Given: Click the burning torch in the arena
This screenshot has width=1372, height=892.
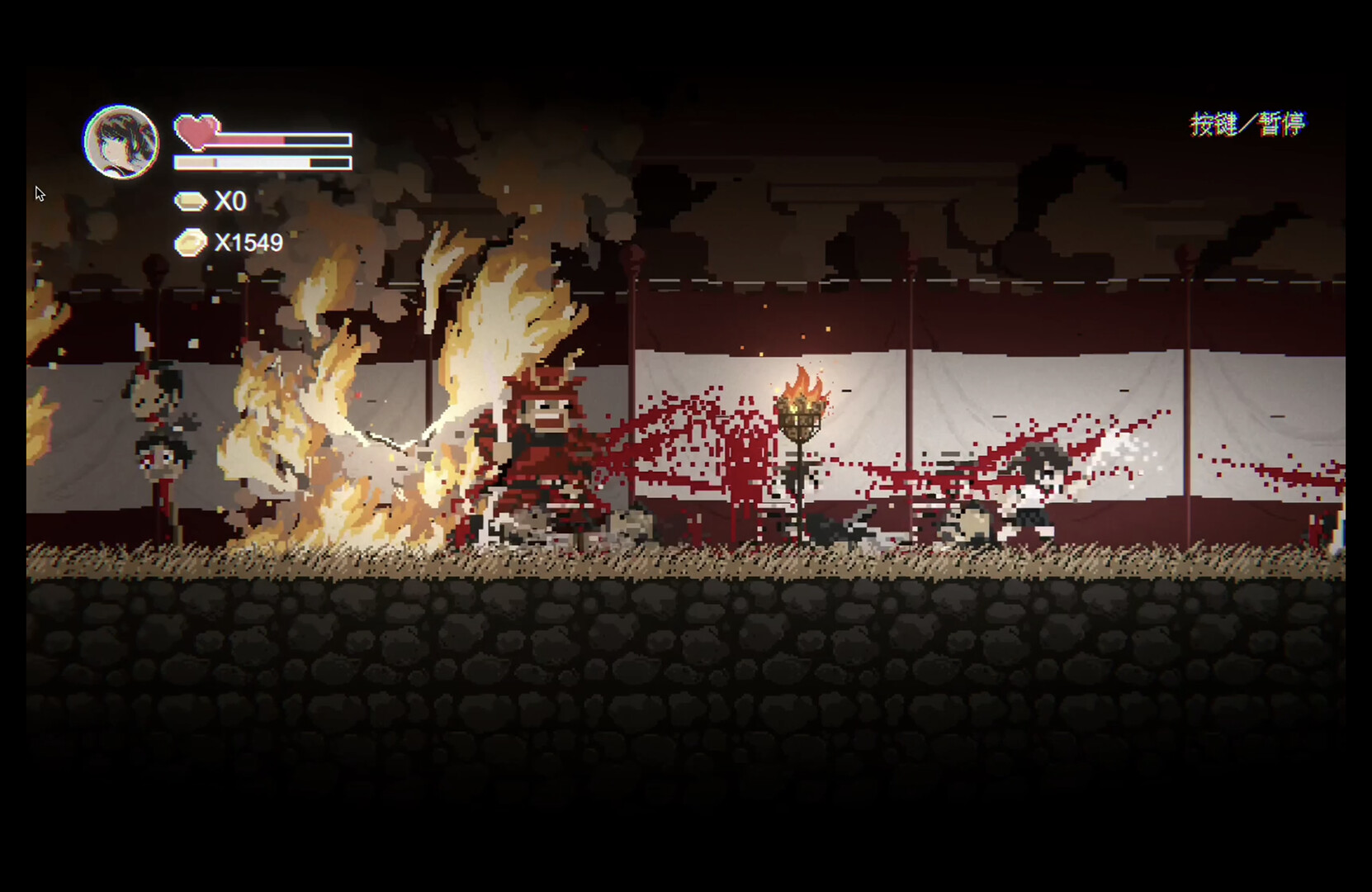Looking at the screenshot, I should [x=801, y=413].
